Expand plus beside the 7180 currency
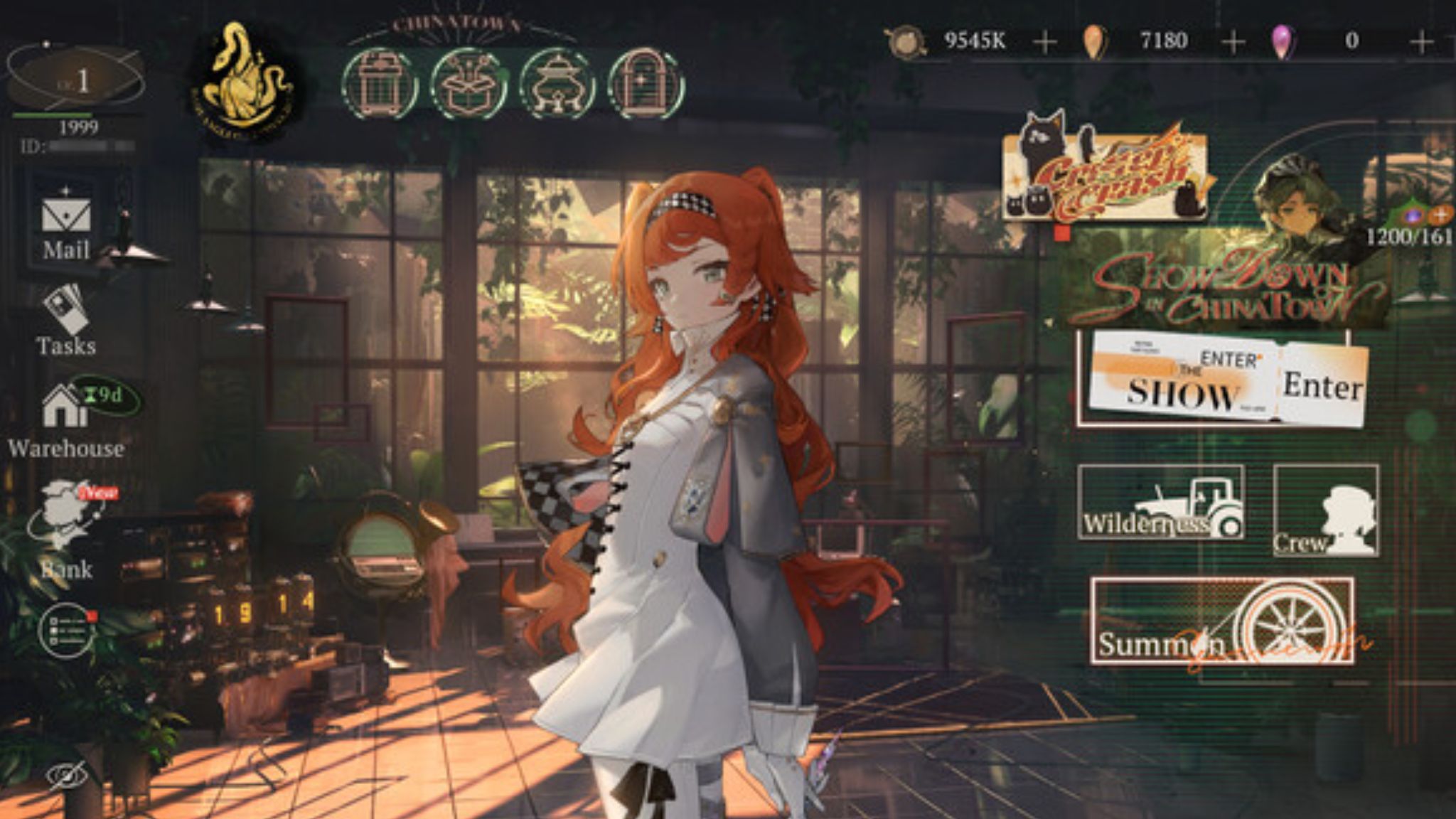The image size is (1456, 819). click(x=1231, y=41)
